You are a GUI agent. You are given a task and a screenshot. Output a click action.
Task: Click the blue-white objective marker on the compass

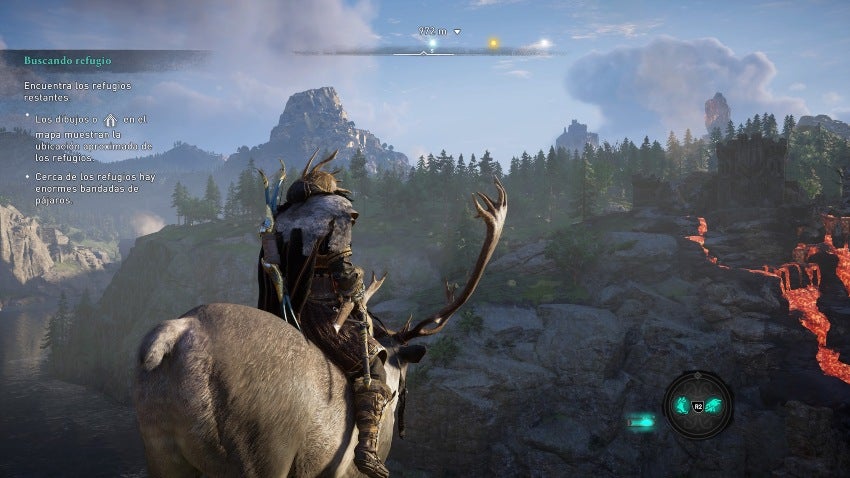pyautogui.click(x=433, y=44)
